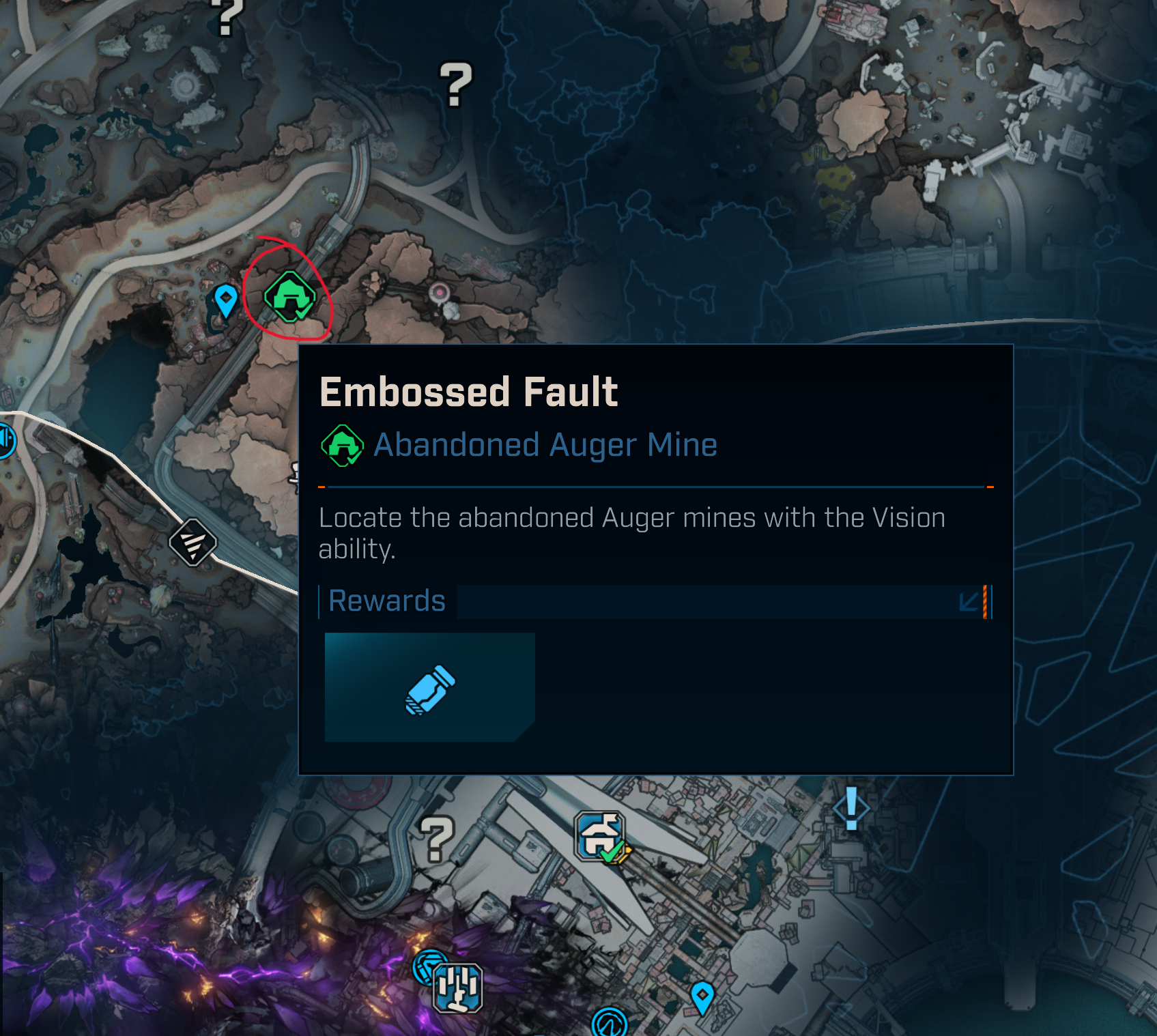The image size is (1157, 1036).
Task: Inspect the question mark left of the house marker
Action: tap(437, 839)
